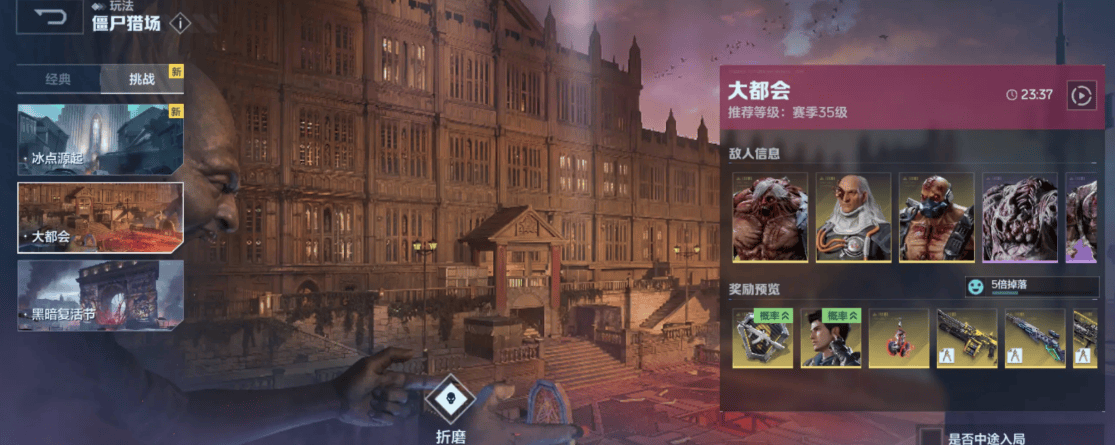Toggle the 是否中途入局 checkbox
Viewport: 1115px width, 445px height.
930,438
